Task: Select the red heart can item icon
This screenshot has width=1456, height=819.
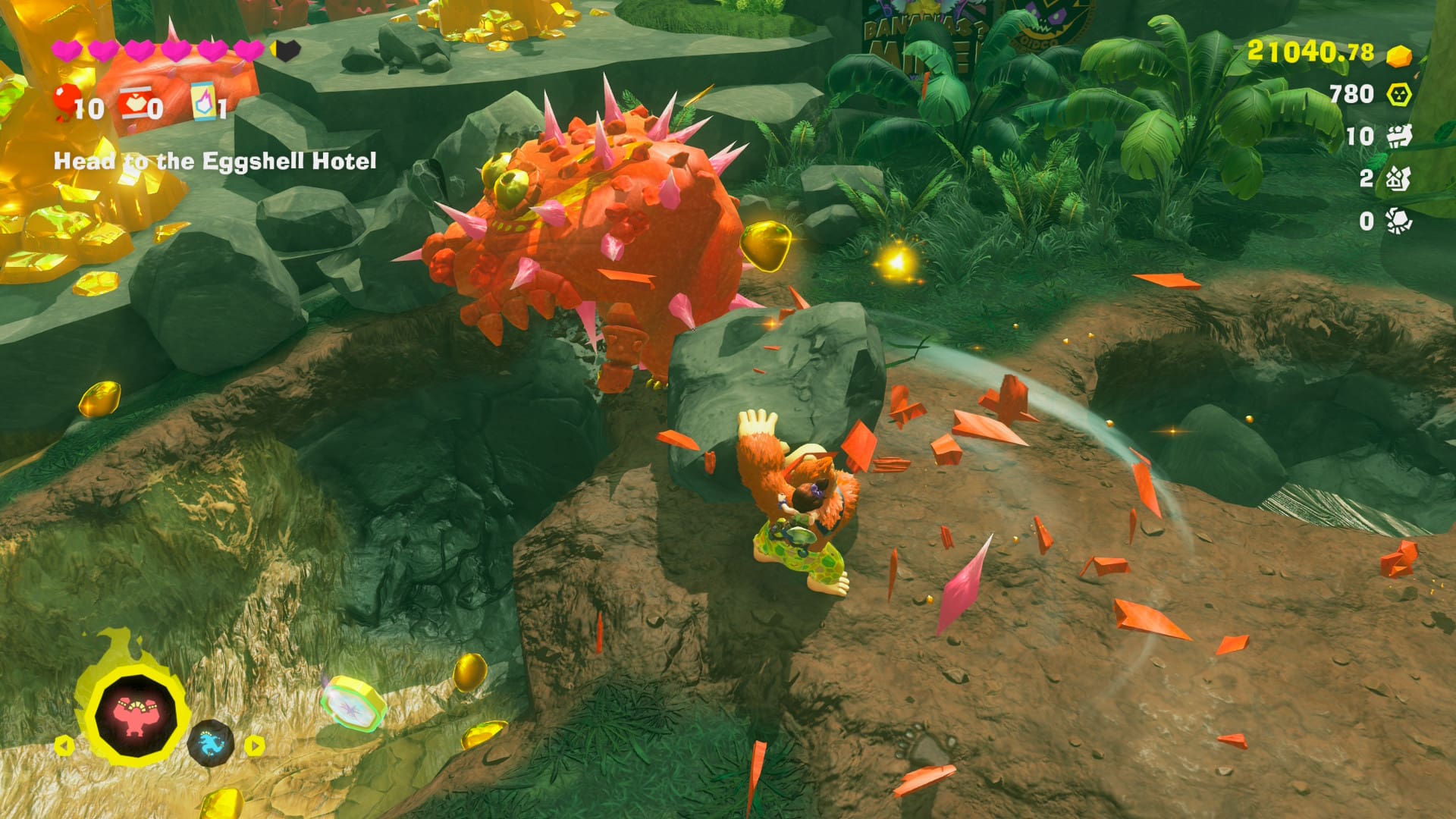Action: point(135,104)
